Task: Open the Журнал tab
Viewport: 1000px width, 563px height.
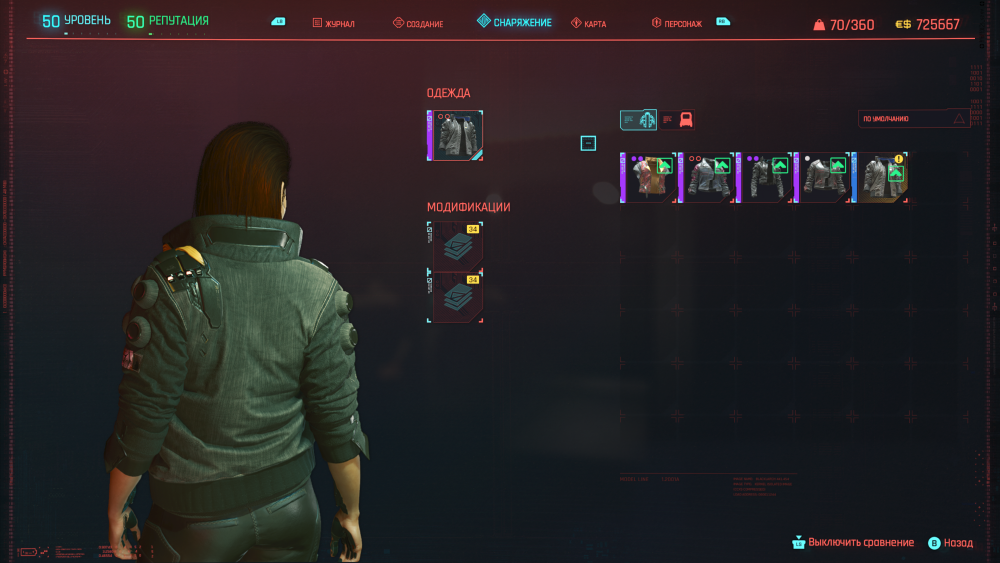Action: [334, 23]
